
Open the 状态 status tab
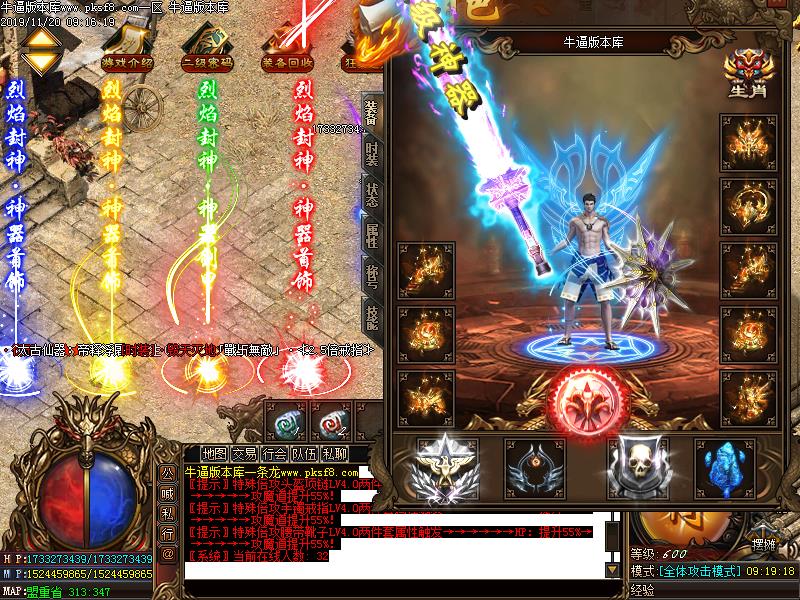click(x=371, y=194)
